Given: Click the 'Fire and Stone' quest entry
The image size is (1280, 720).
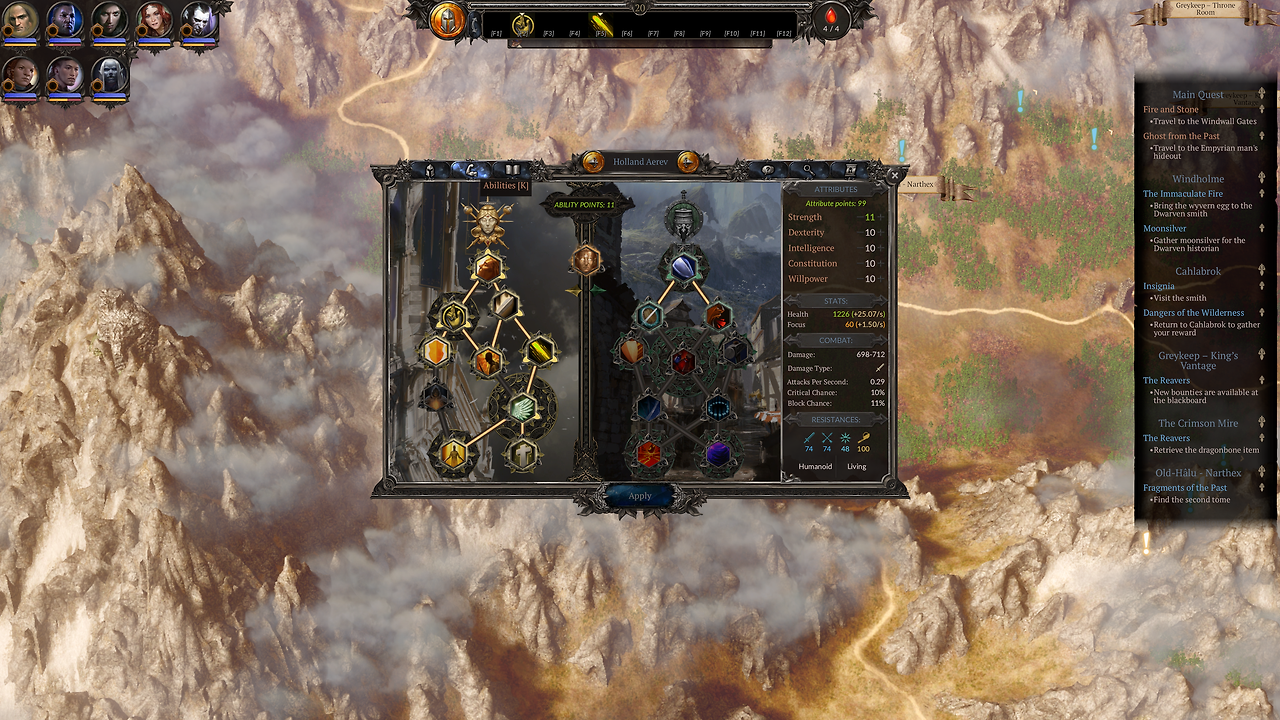Looking at the screenshot, I should coord(1171,109).
